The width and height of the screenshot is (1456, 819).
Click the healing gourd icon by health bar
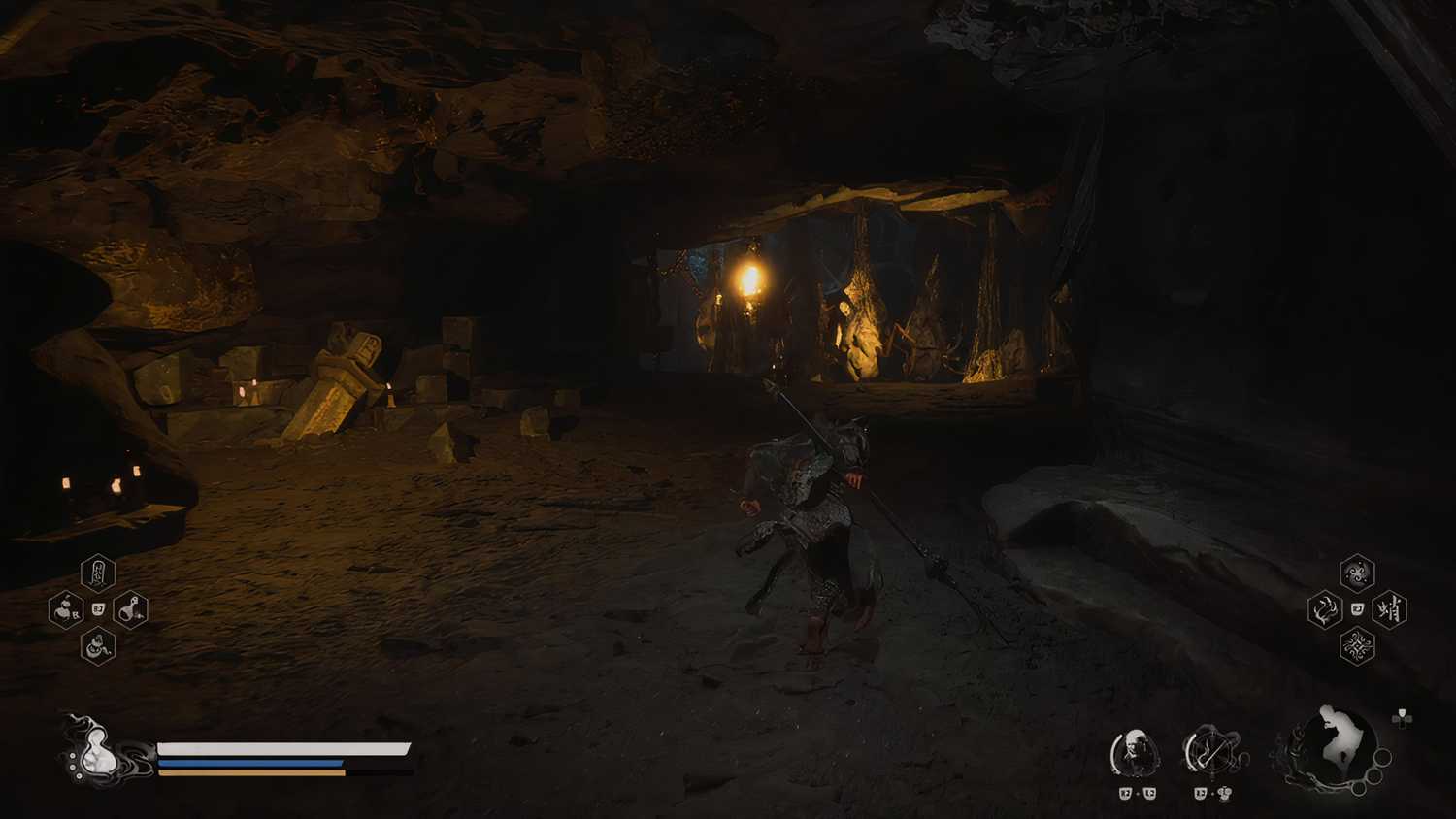(x=97, y=754)
